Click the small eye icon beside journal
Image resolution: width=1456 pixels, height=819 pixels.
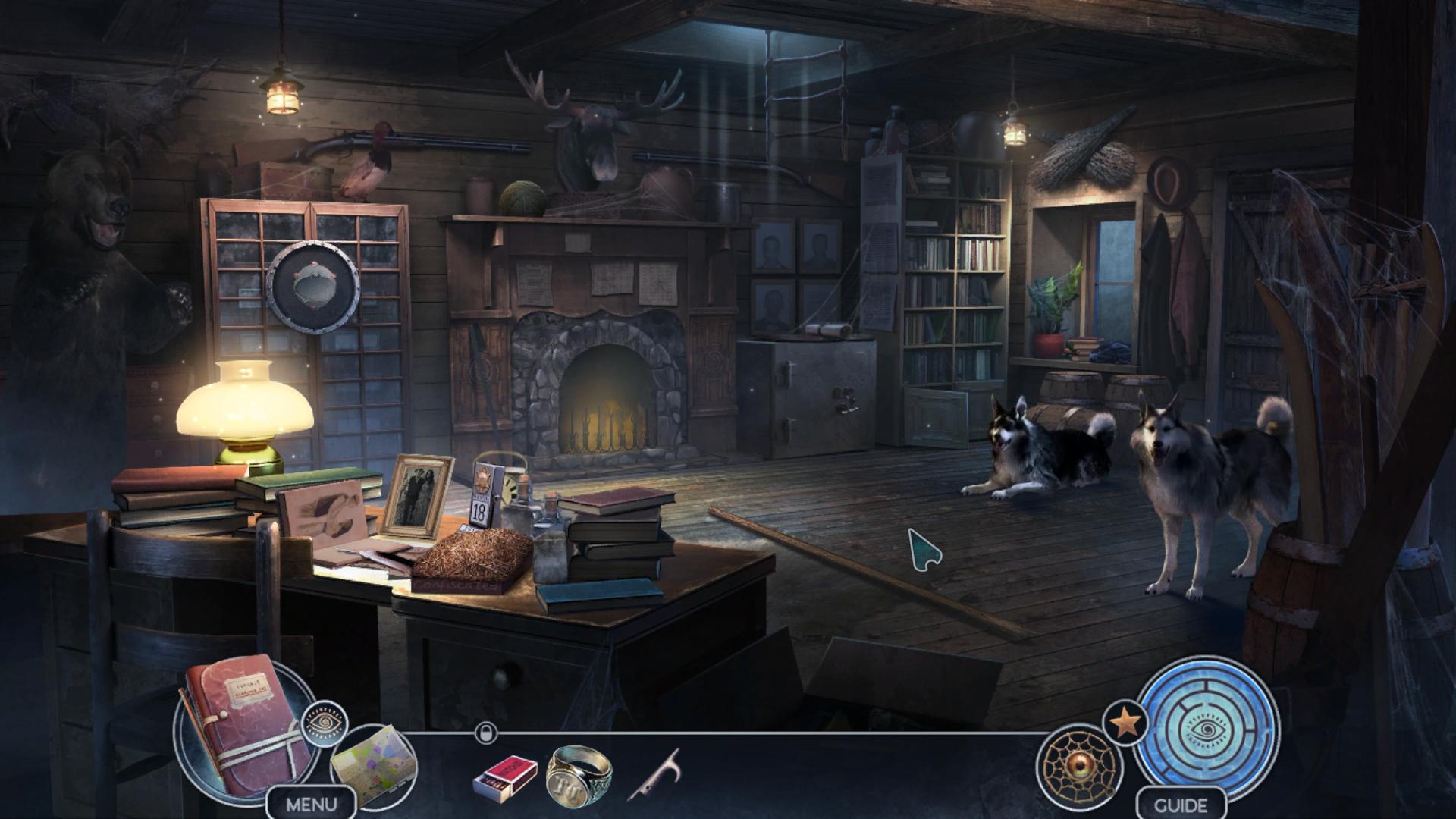(x=325, y=723)
